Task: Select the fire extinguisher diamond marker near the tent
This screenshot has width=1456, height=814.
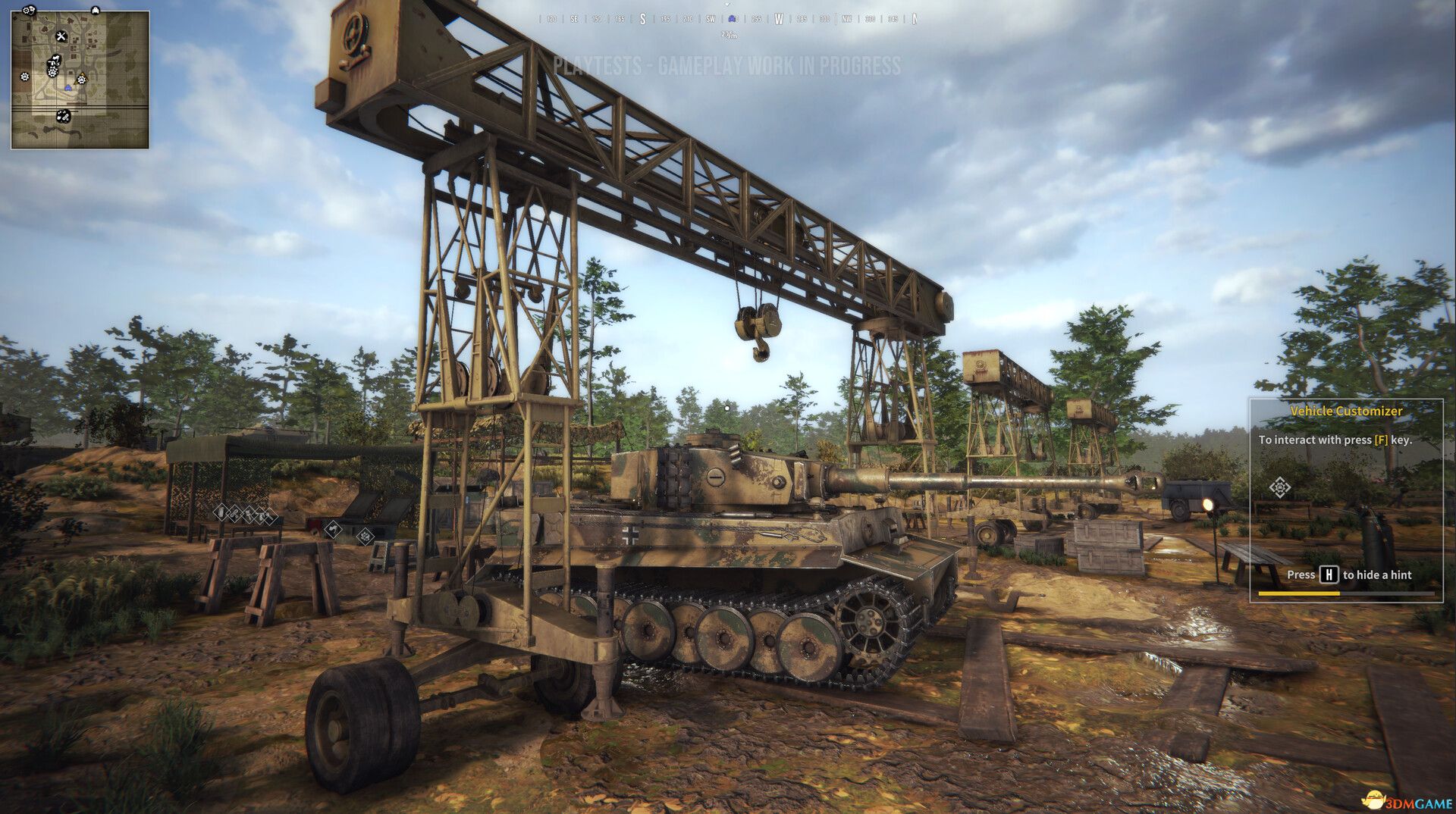Action: [221, 512]
